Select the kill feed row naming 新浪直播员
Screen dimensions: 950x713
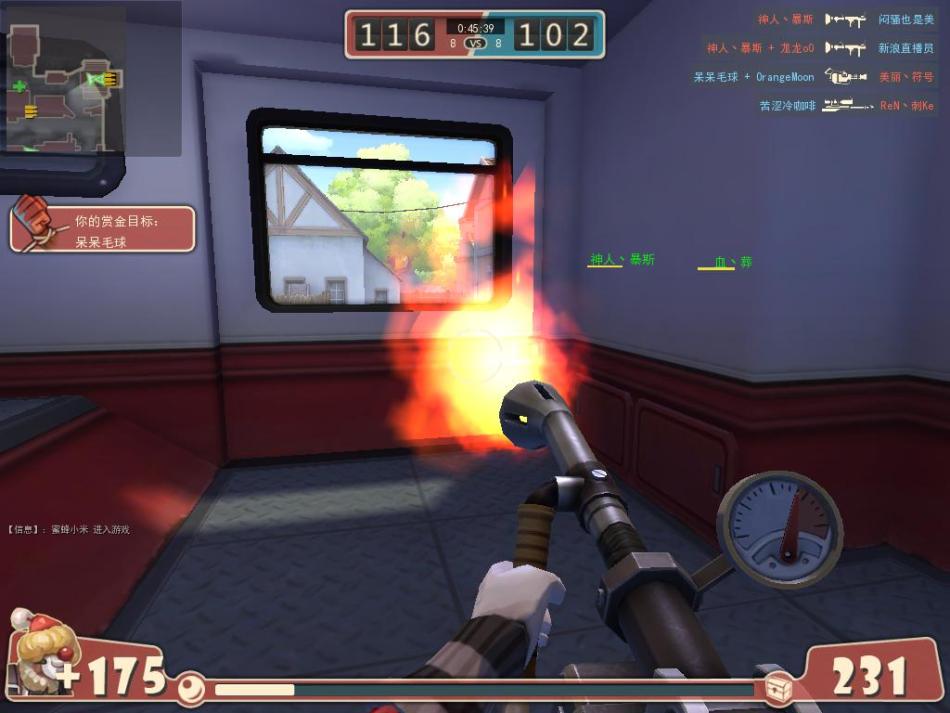pyautogui.click(x=820, y=48)
